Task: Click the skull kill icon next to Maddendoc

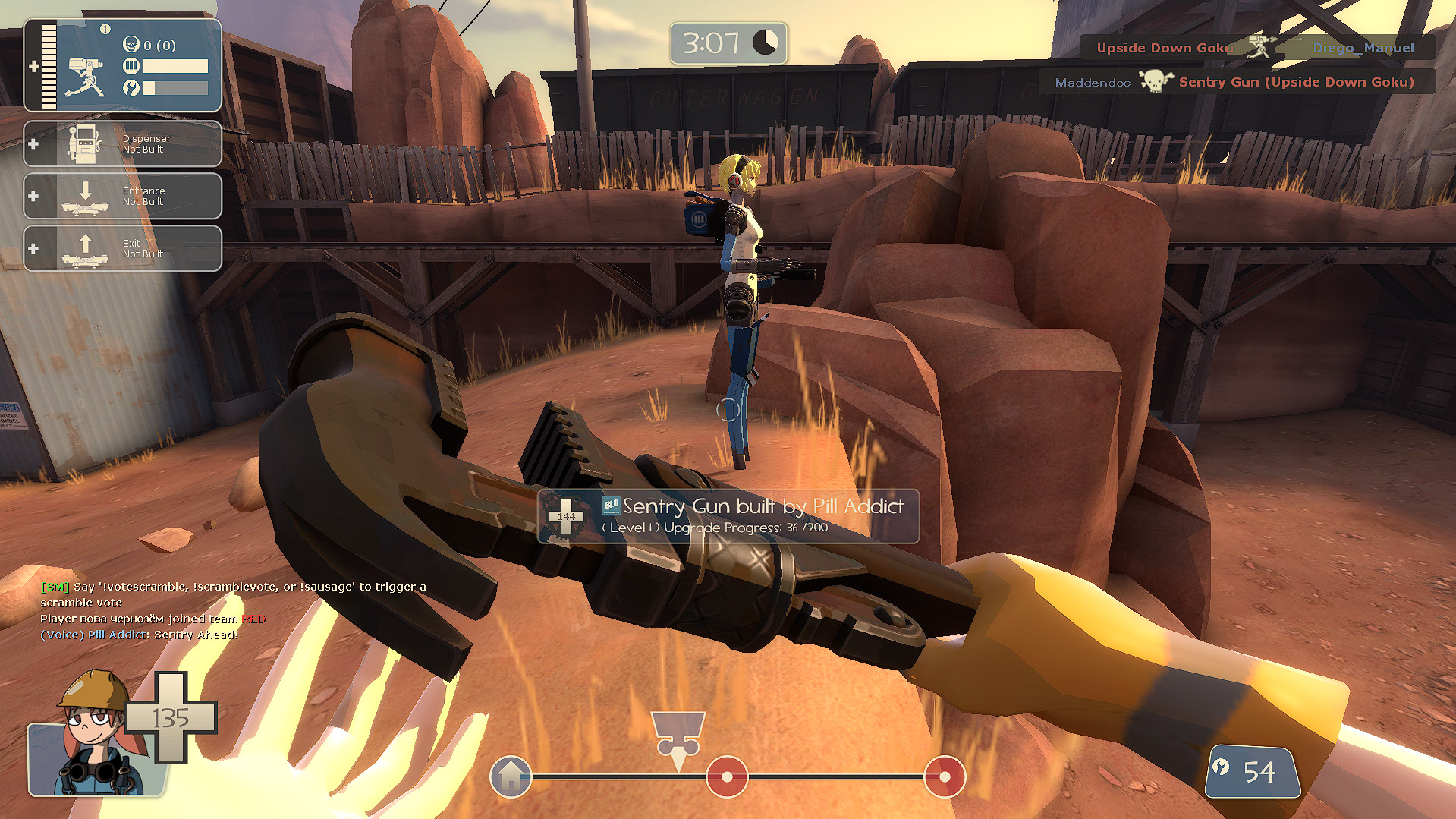Action: tap(1155, 82)
